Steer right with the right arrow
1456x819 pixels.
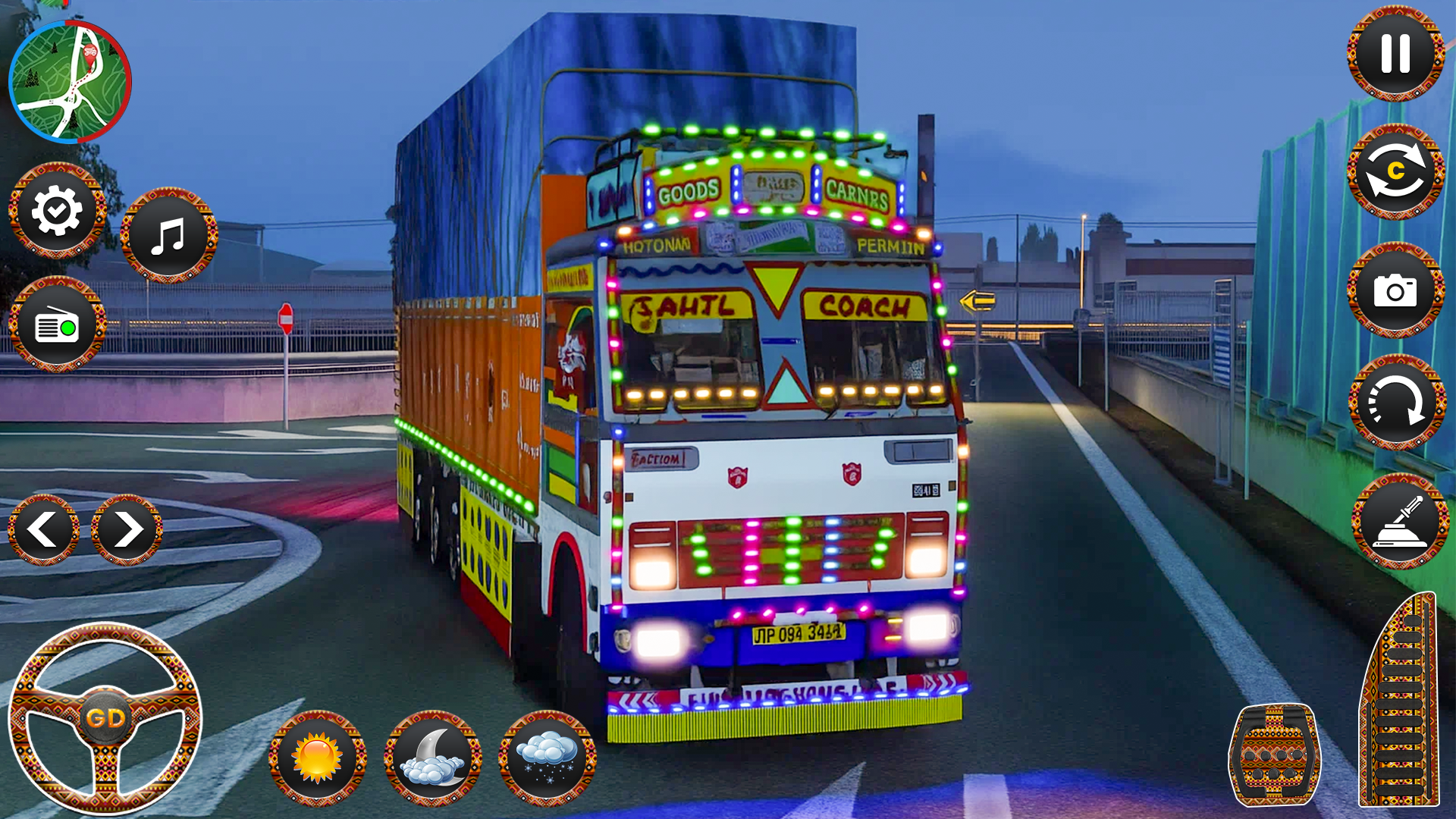(x=127, y=529)
